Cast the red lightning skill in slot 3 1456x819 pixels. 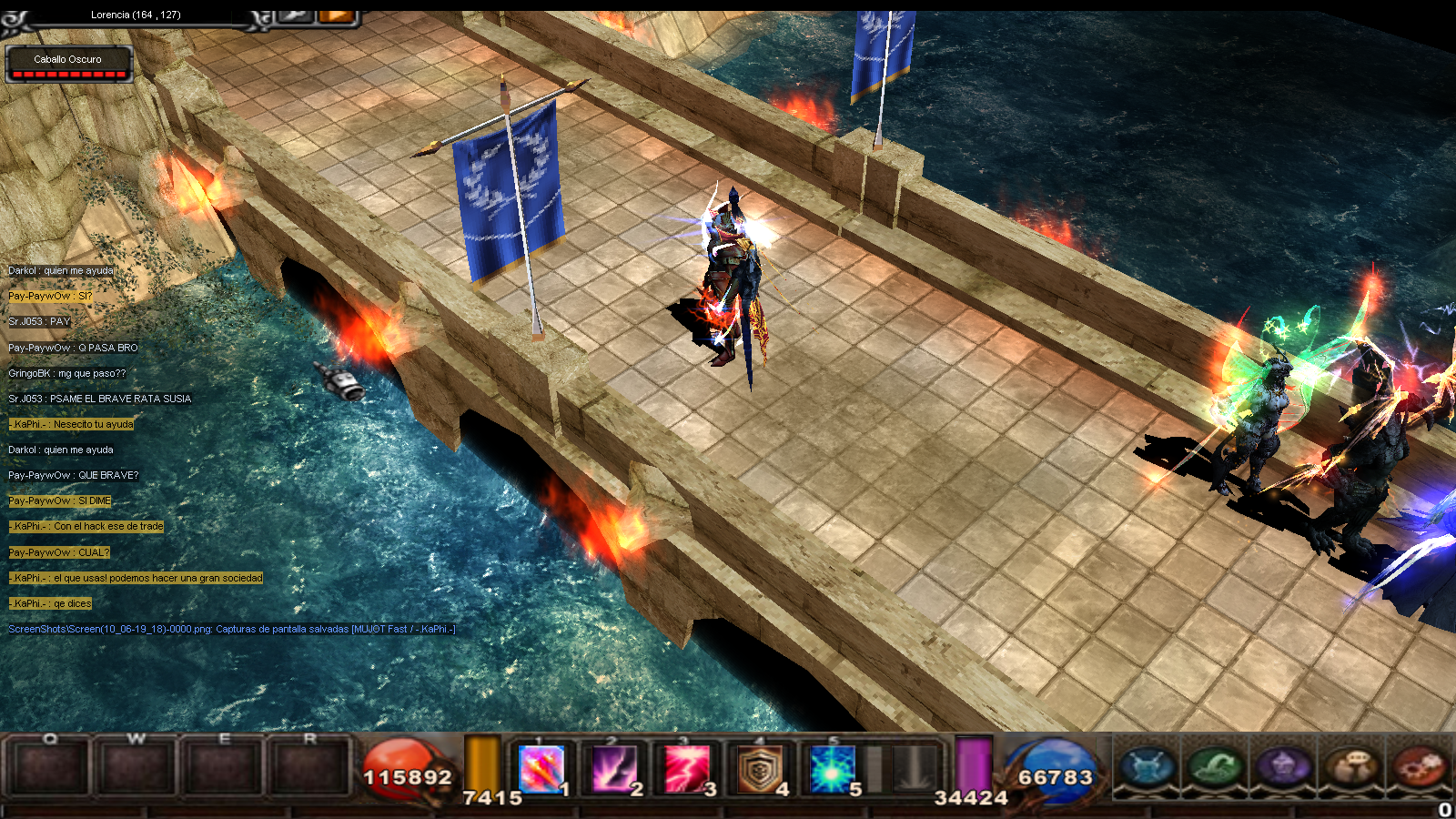tap(687, 769)
